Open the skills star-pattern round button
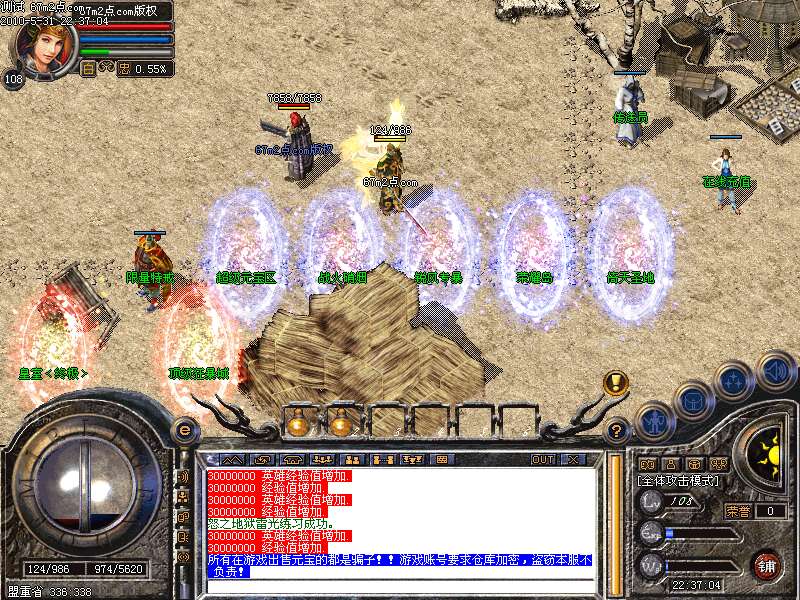 [x=734, y=381]
